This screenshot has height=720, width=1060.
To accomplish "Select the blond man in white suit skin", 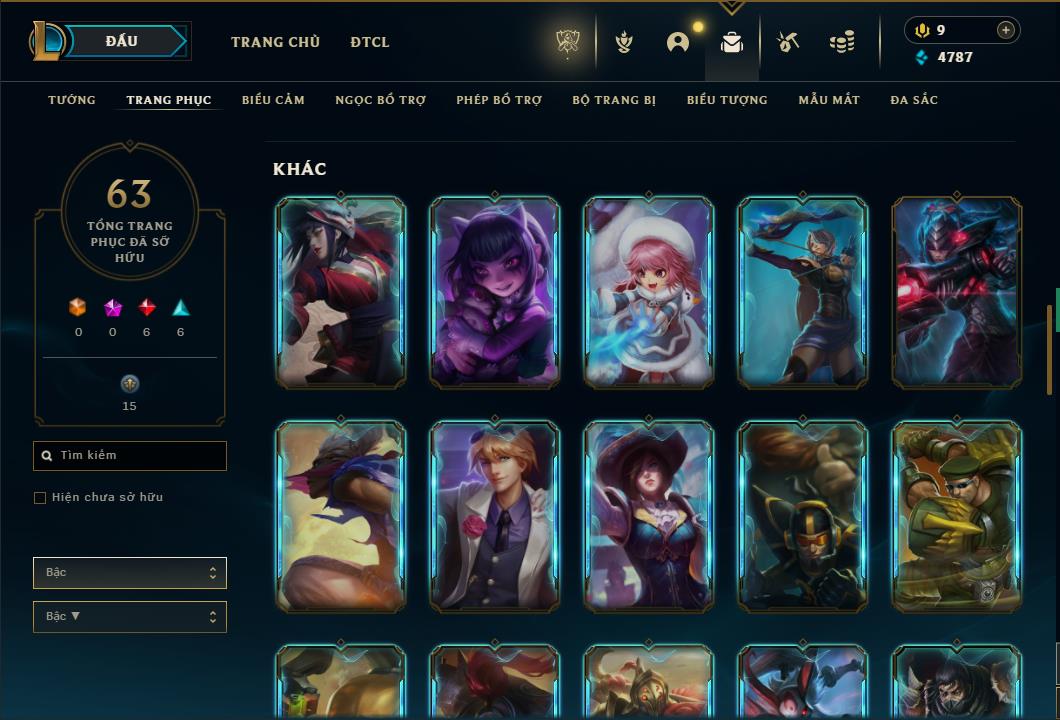I will coord(494,516).
